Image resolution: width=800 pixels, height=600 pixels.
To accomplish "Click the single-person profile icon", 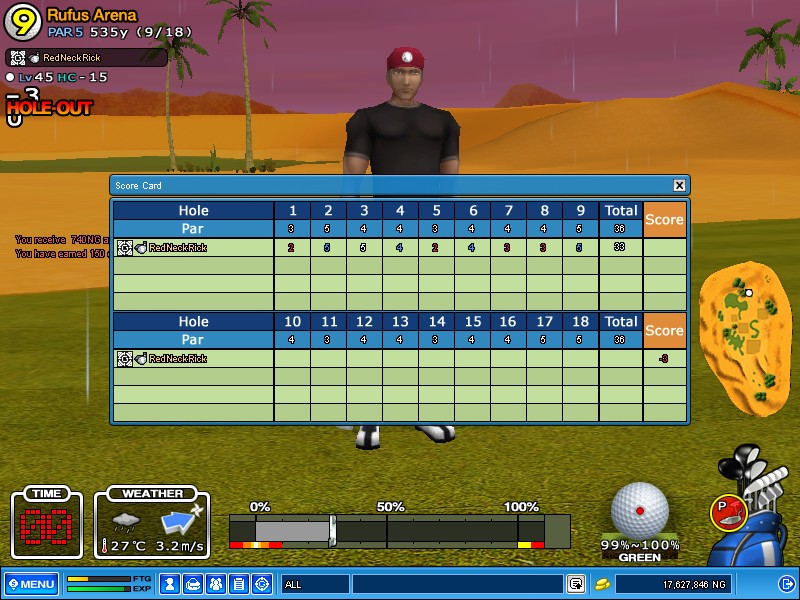I will 170,583.
